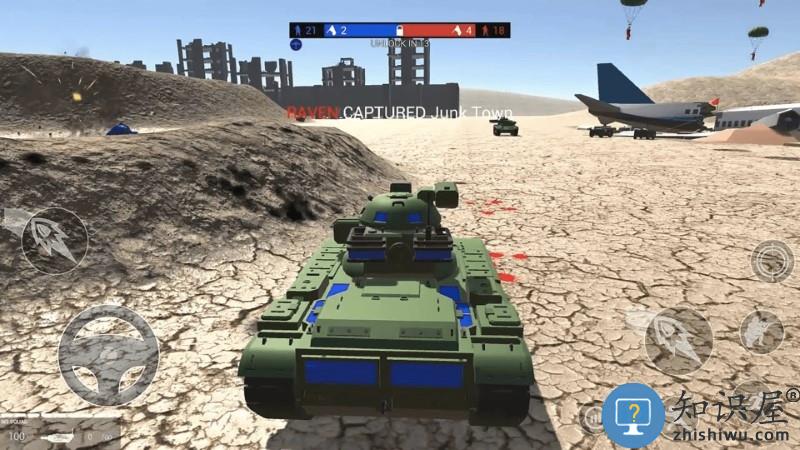Fire using the right missile button

coord(678,341)
